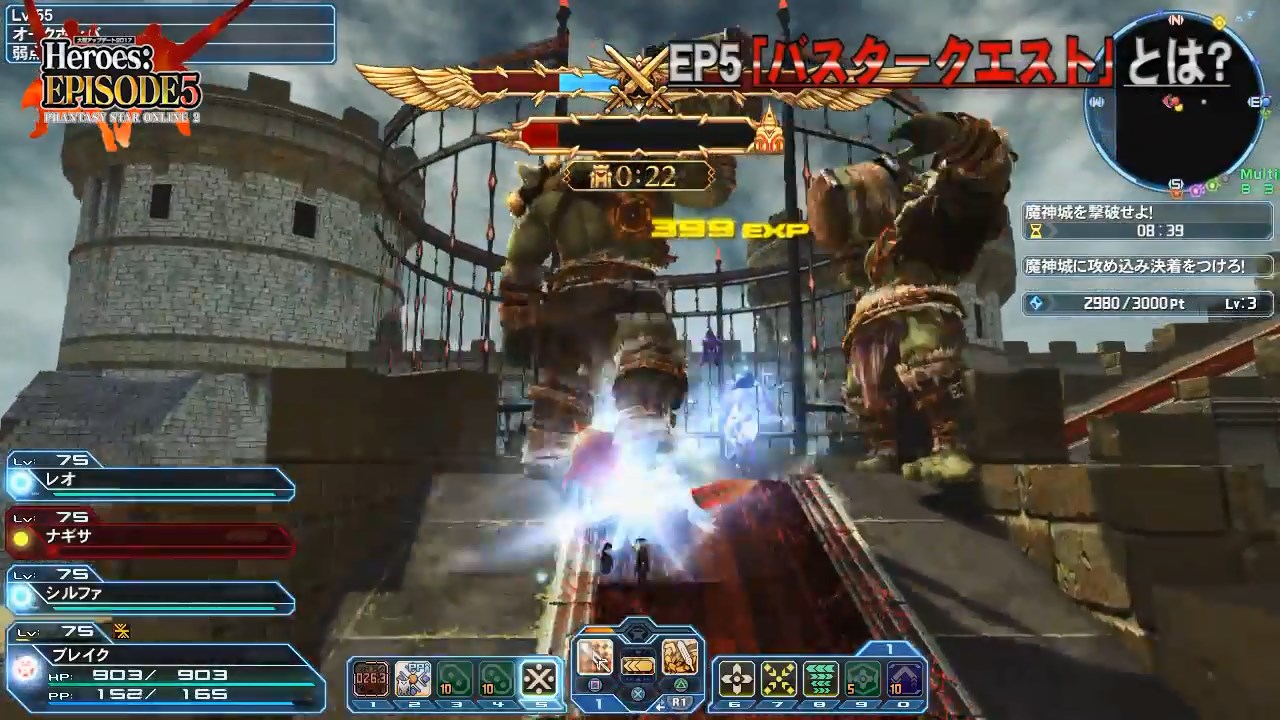The width and height of the screenshot is (1280, 720).
Task: Click the green speed-boost arrows in slot 8
Action: 822,678
